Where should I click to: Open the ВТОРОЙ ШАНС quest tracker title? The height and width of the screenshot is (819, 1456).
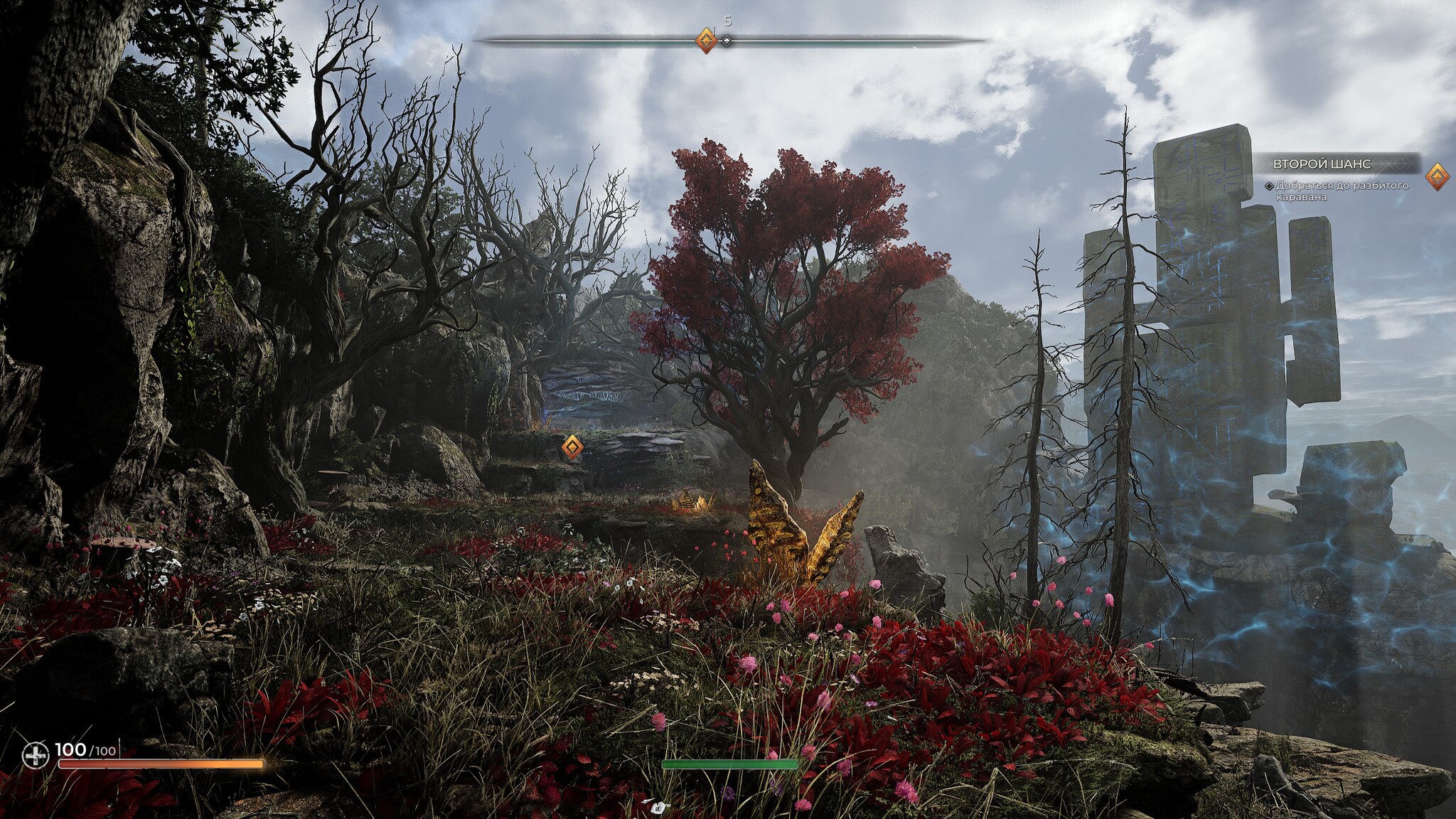coord(1321,164)
